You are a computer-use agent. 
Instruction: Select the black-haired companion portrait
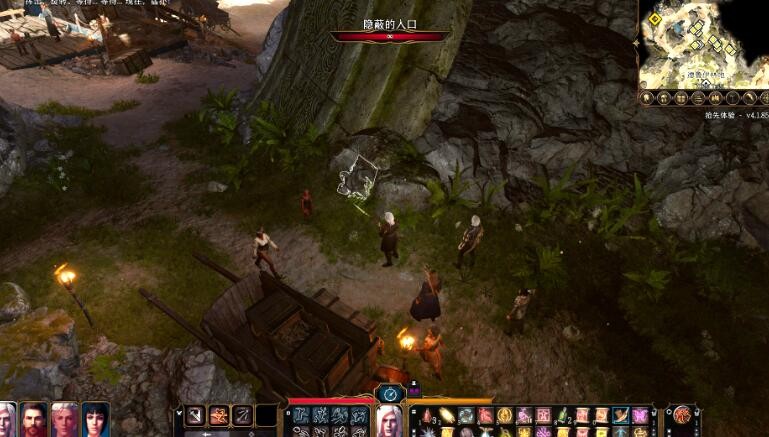pos(95,419)
